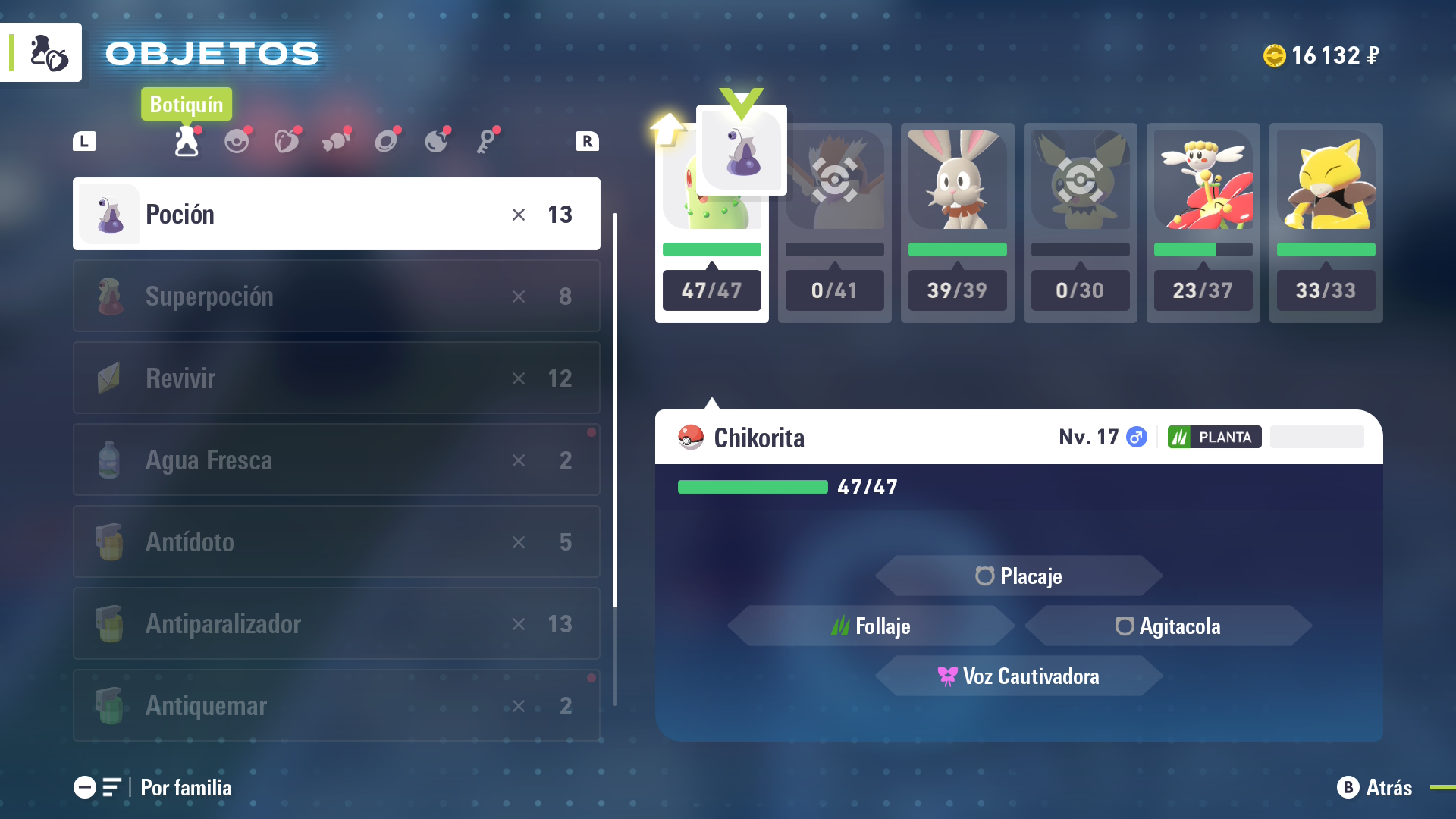Click the Placaje move
Viewport: 1456px width, 819px height.
[x=1018, y=576]
